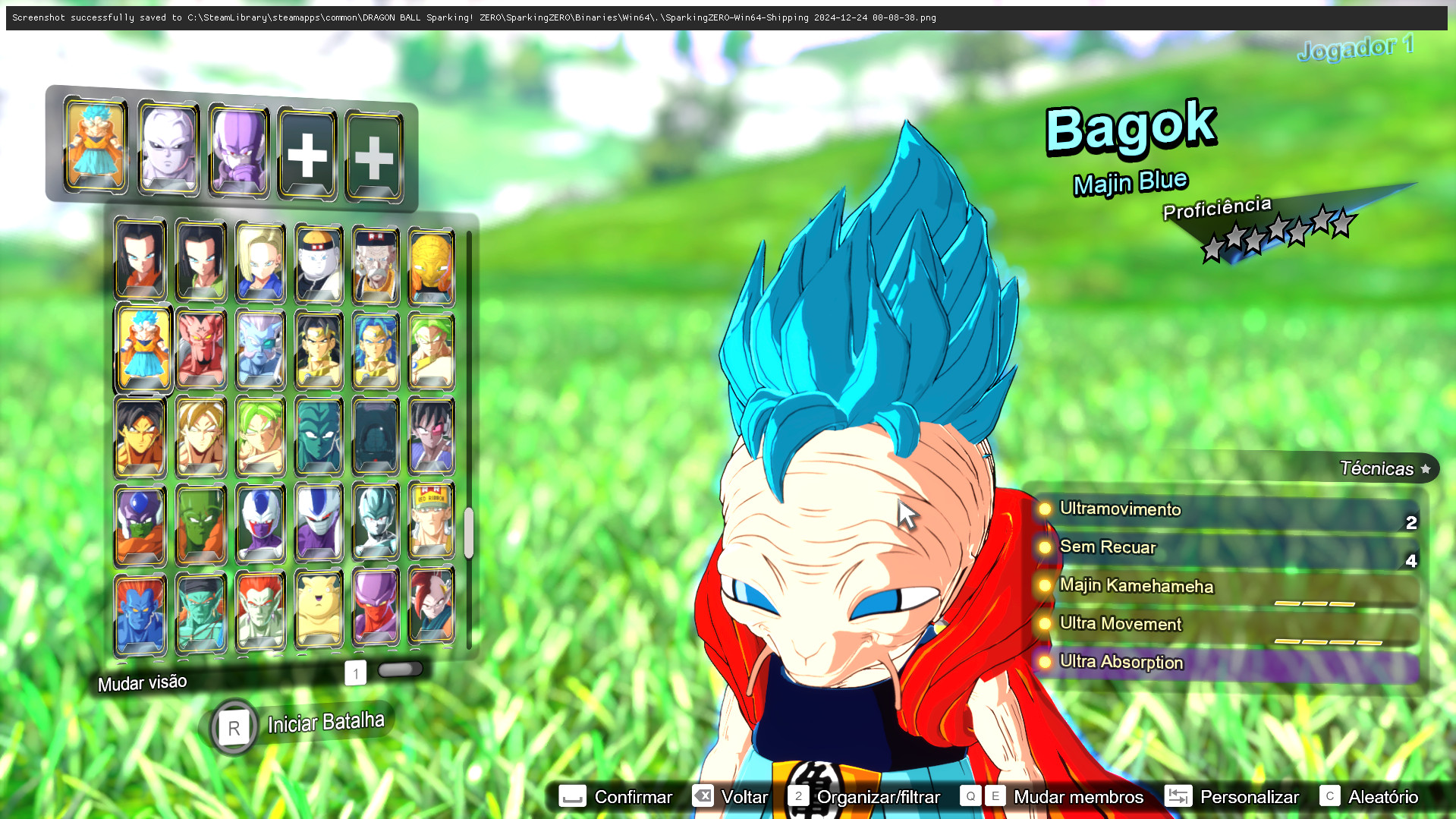Click the R button icon for Iniciar Batalha

click(x=233, y=726)
